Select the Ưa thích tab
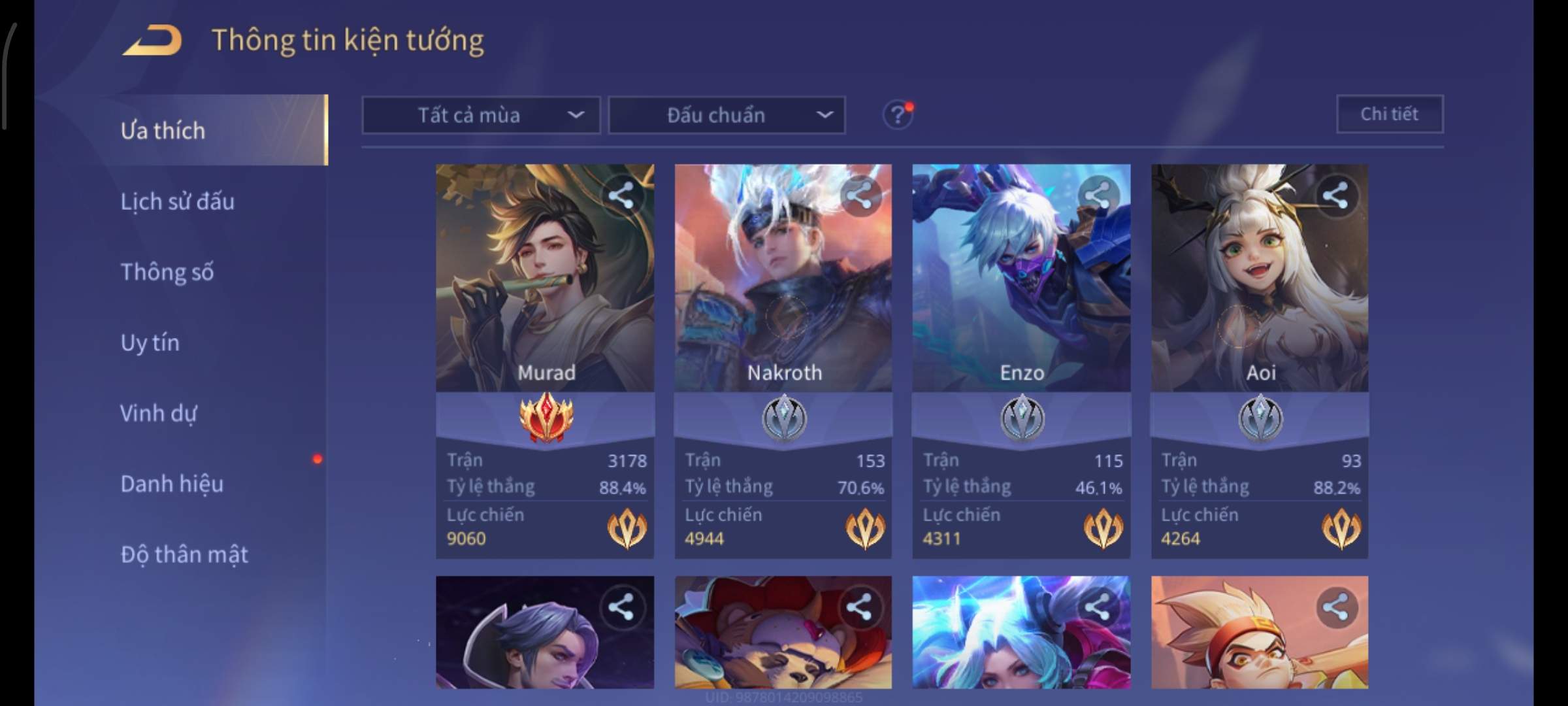Screen dimensions: 1568x706 (163, 131)
